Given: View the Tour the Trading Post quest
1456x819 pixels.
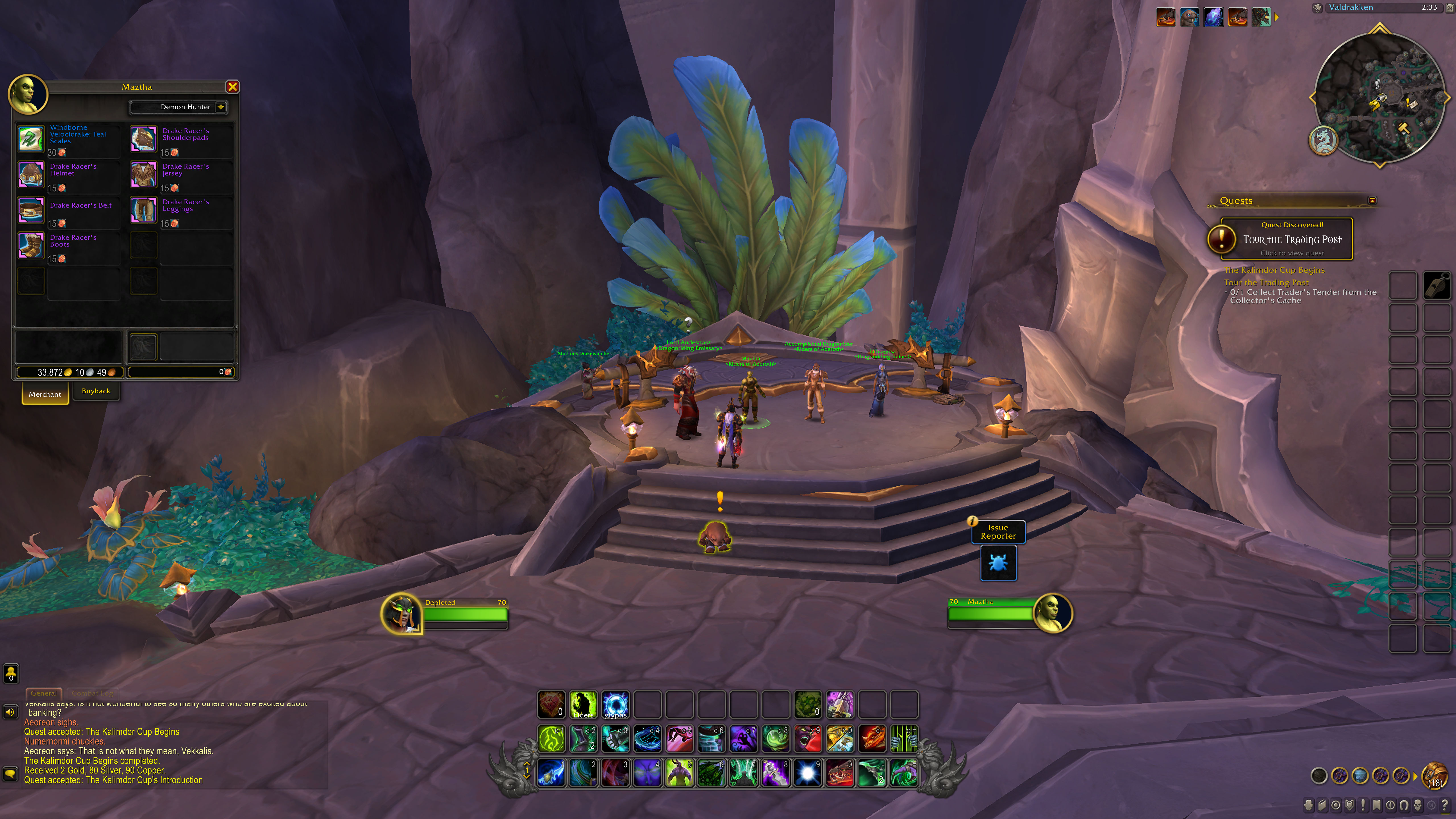Looking at the screenshot, I should click(x=1292, y=240).
